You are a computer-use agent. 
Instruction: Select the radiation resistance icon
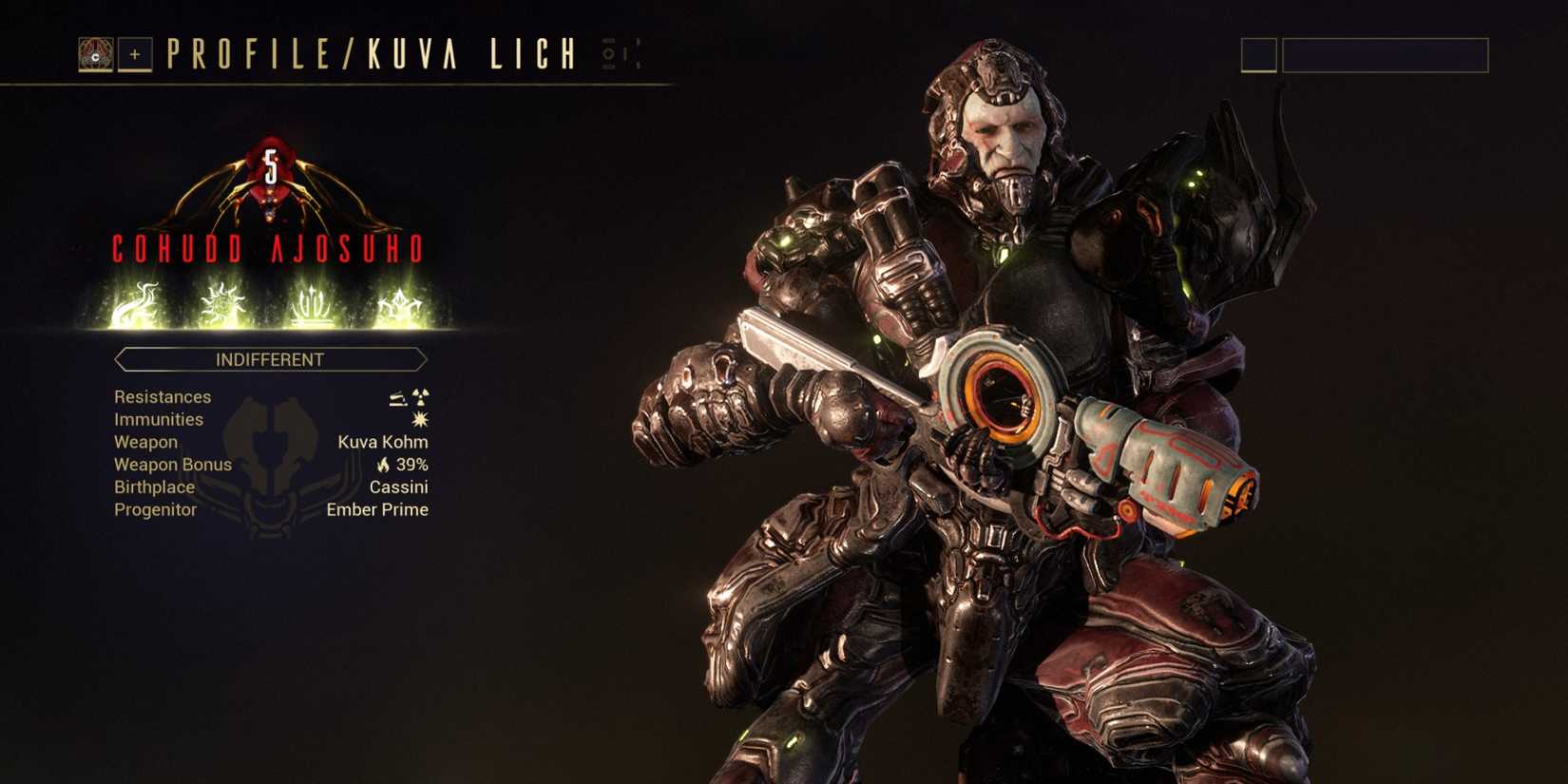(421, 399)
